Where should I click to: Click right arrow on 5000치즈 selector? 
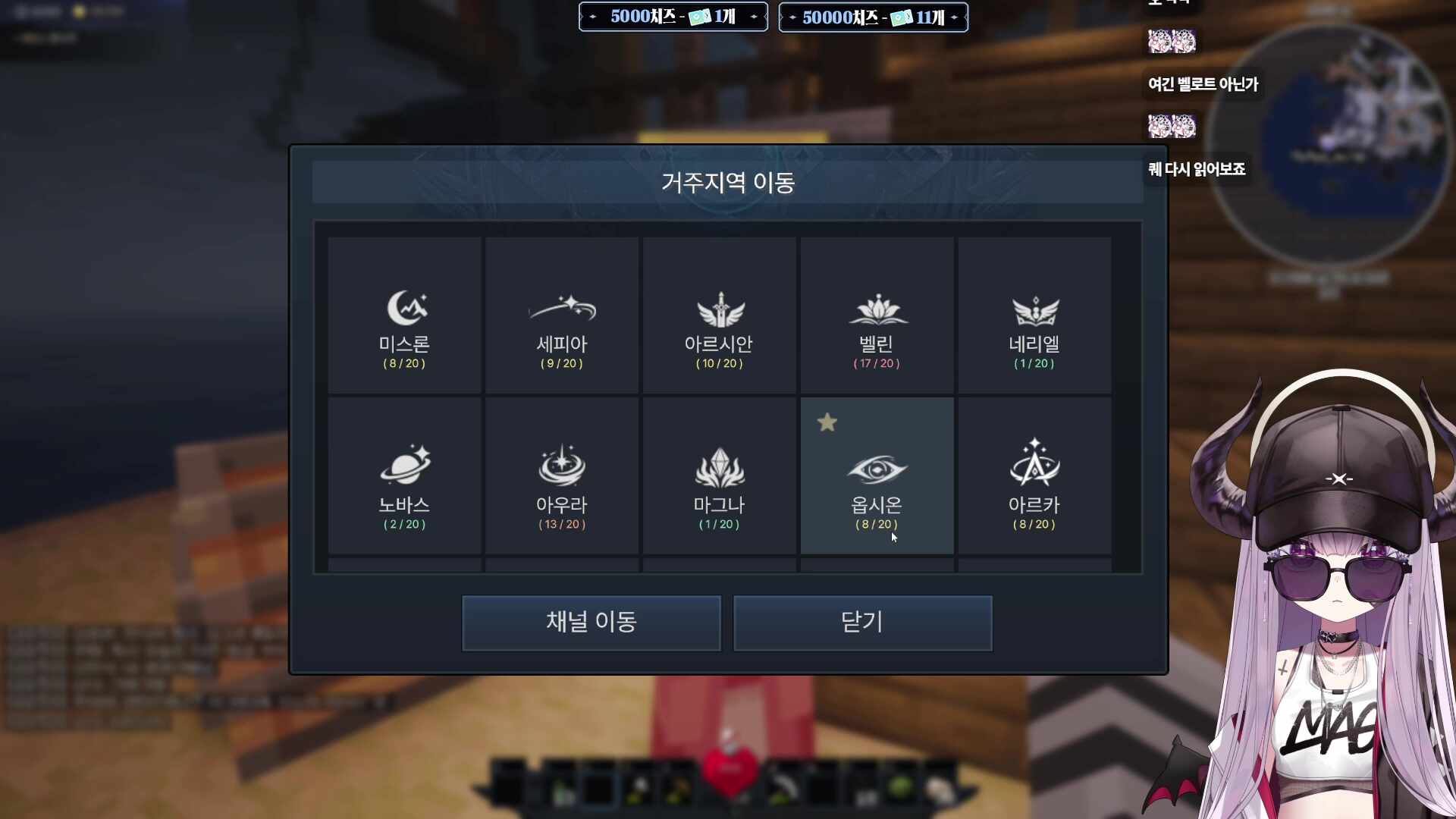[x=754, y=17]
